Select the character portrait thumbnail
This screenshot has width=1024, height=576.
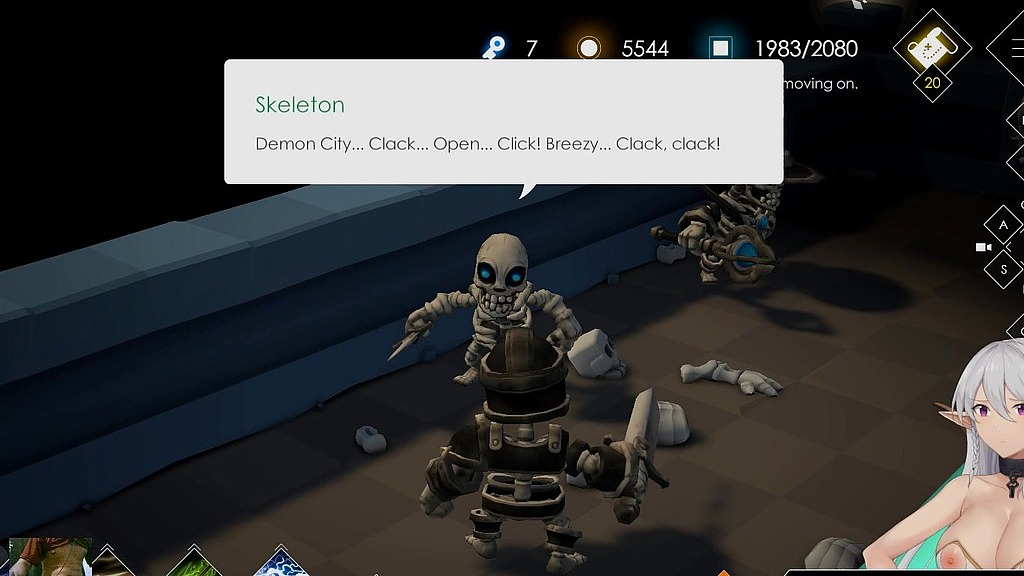pos(48,557)
